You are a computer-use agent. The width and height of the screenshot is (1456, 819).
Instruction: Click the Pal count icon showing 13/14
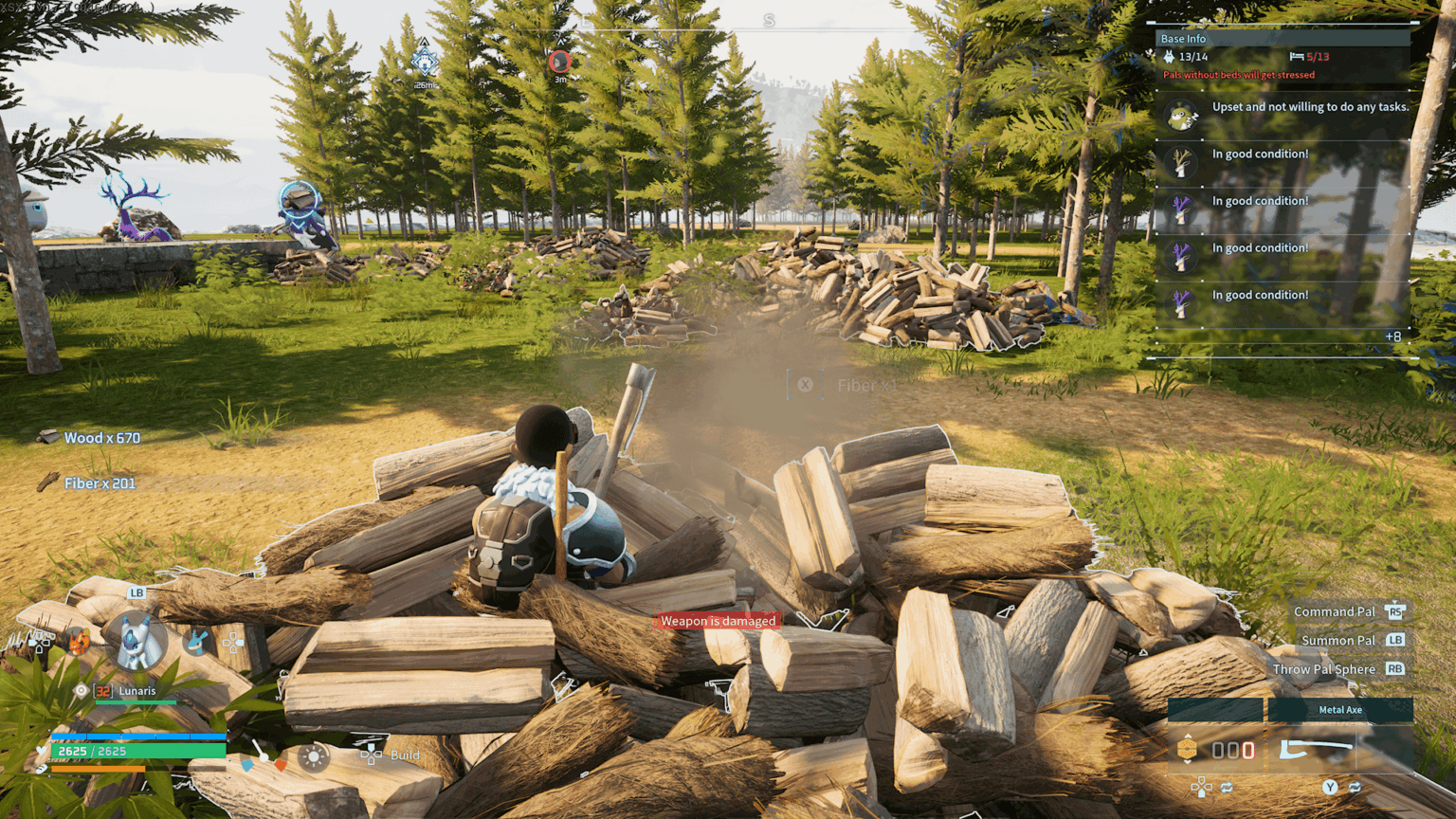tap(1169, 57)
